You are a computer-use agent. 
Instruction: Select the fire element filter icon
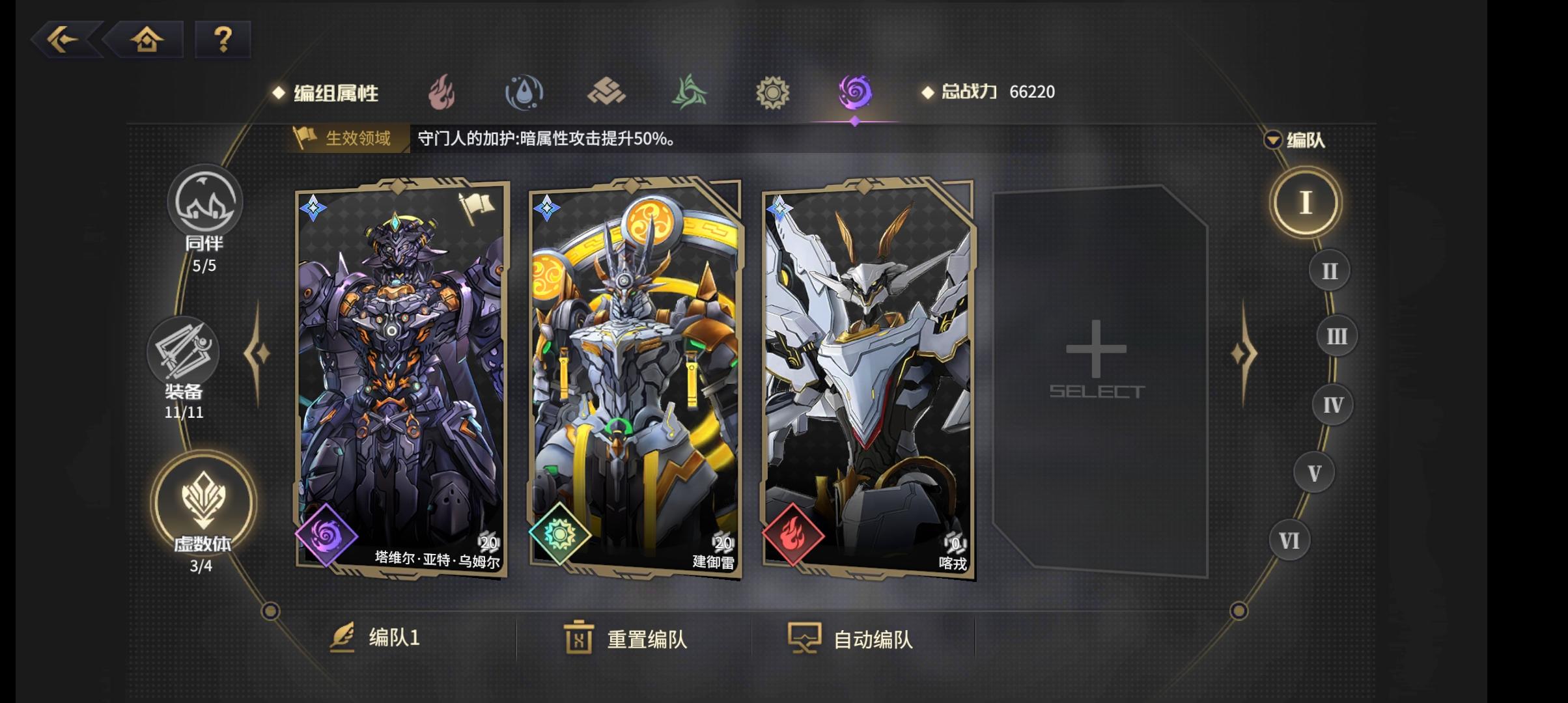[x=443, y=92]
